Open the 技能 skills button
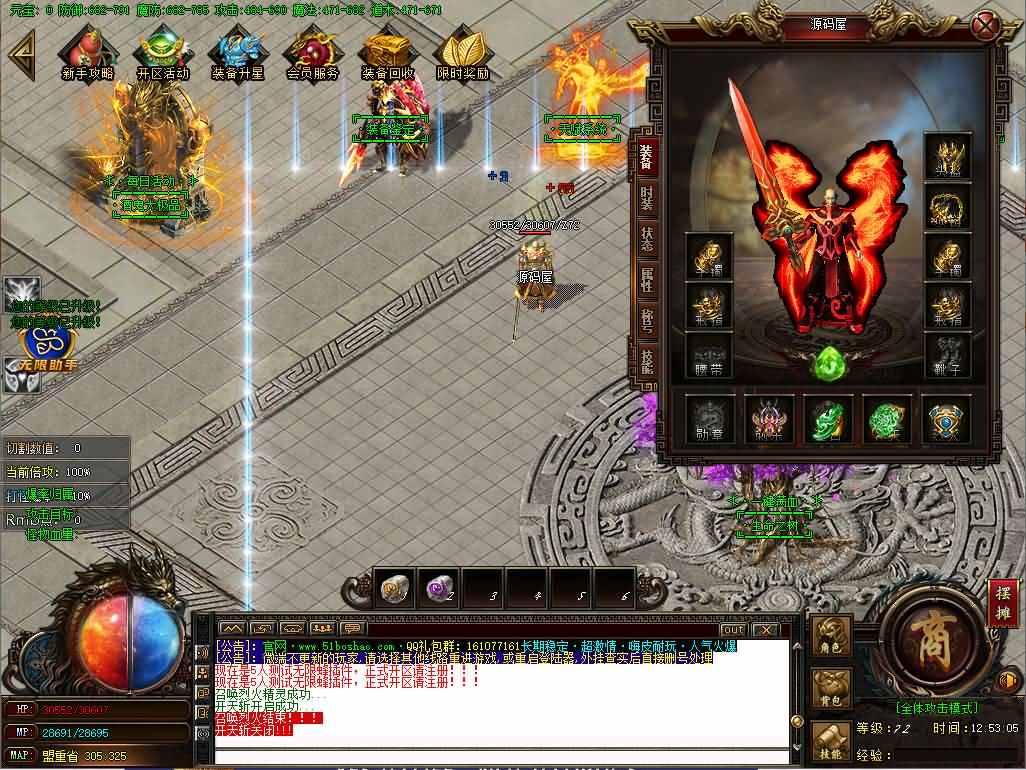Viewport: 1026px width, 770px height. pos(831,742)
